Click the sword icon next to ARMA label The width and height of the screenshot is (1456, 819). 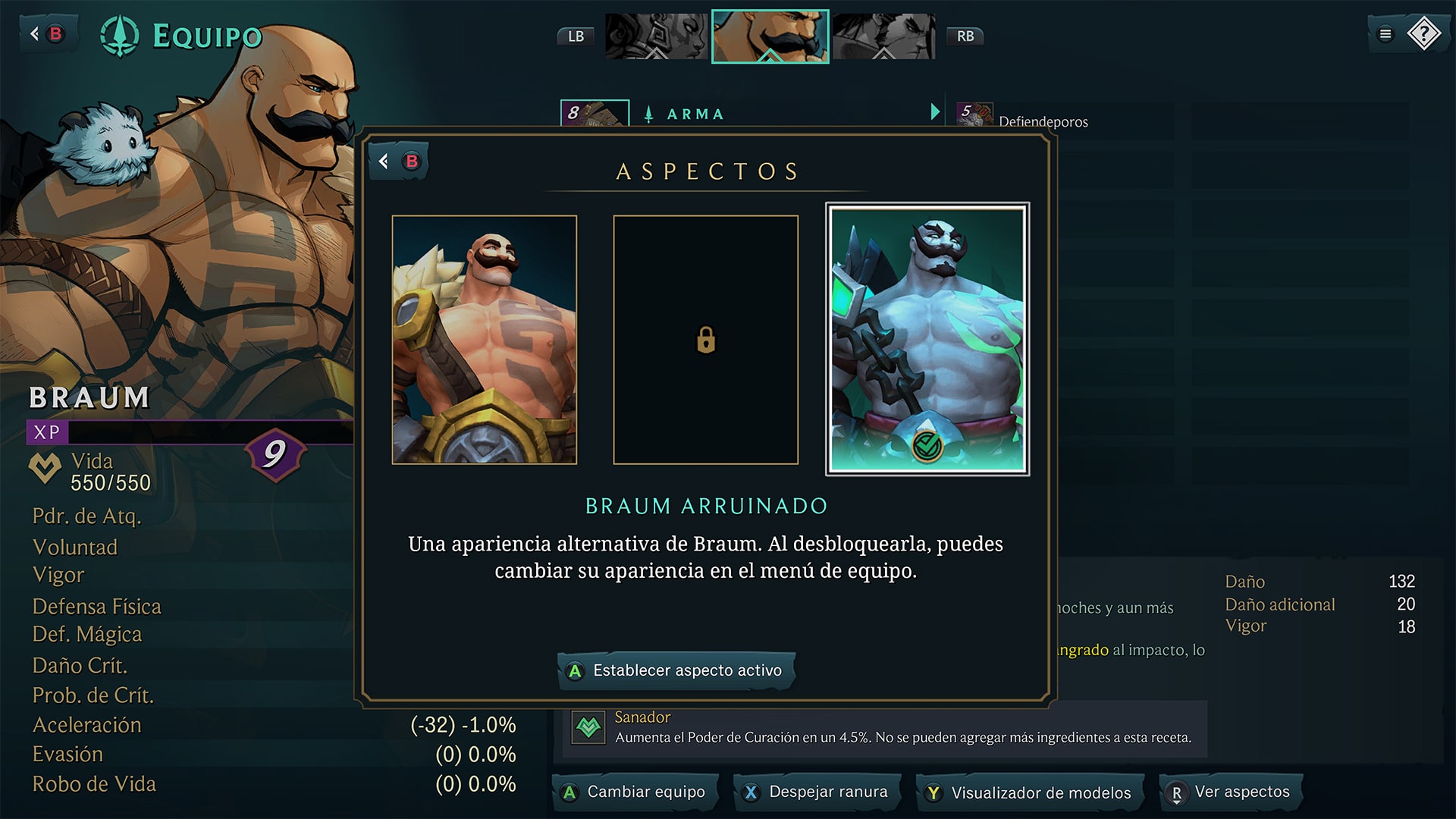tap(648, 113)
